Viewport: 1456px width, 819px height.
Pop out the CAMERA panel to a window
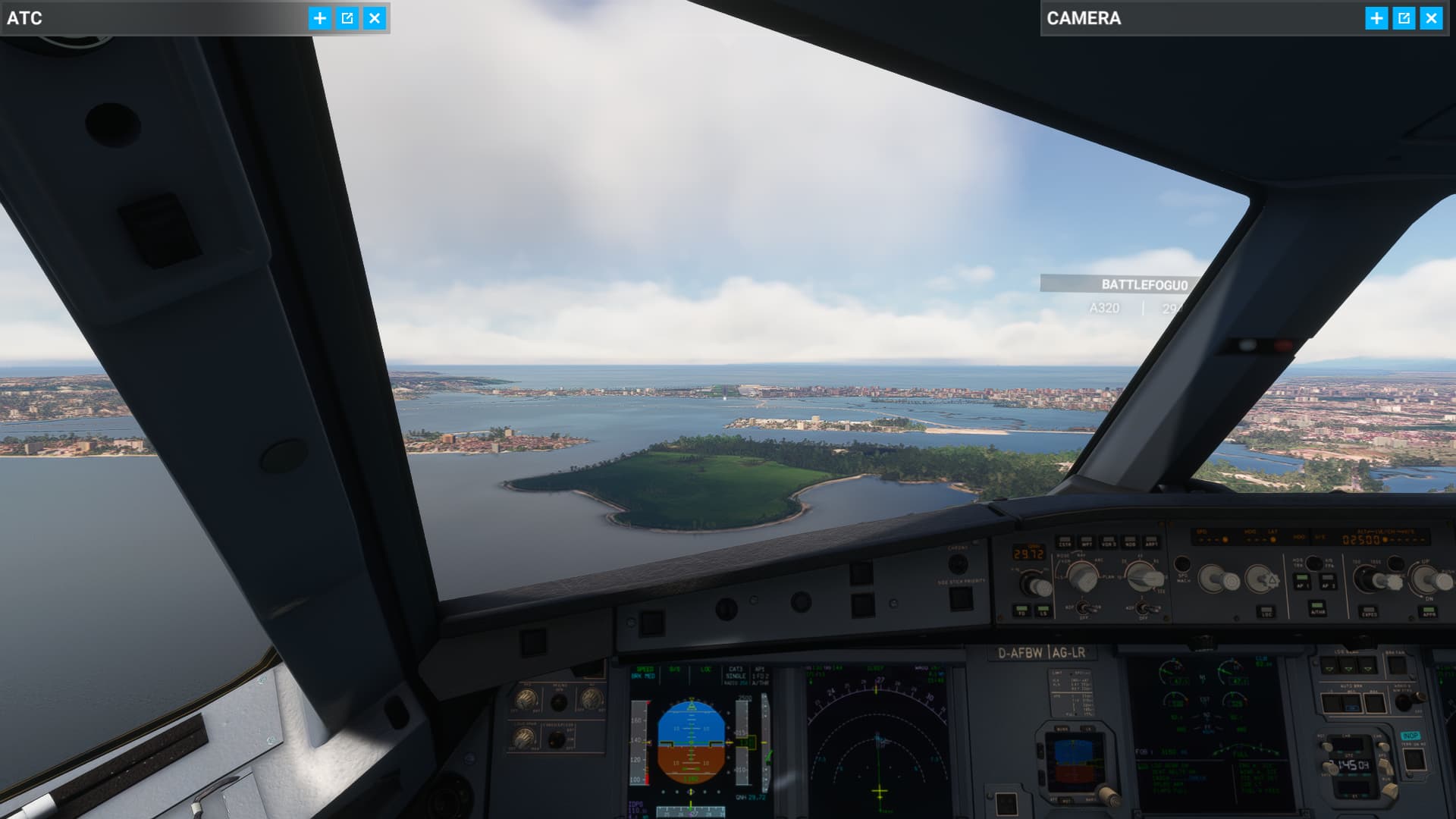point(1404,19)
